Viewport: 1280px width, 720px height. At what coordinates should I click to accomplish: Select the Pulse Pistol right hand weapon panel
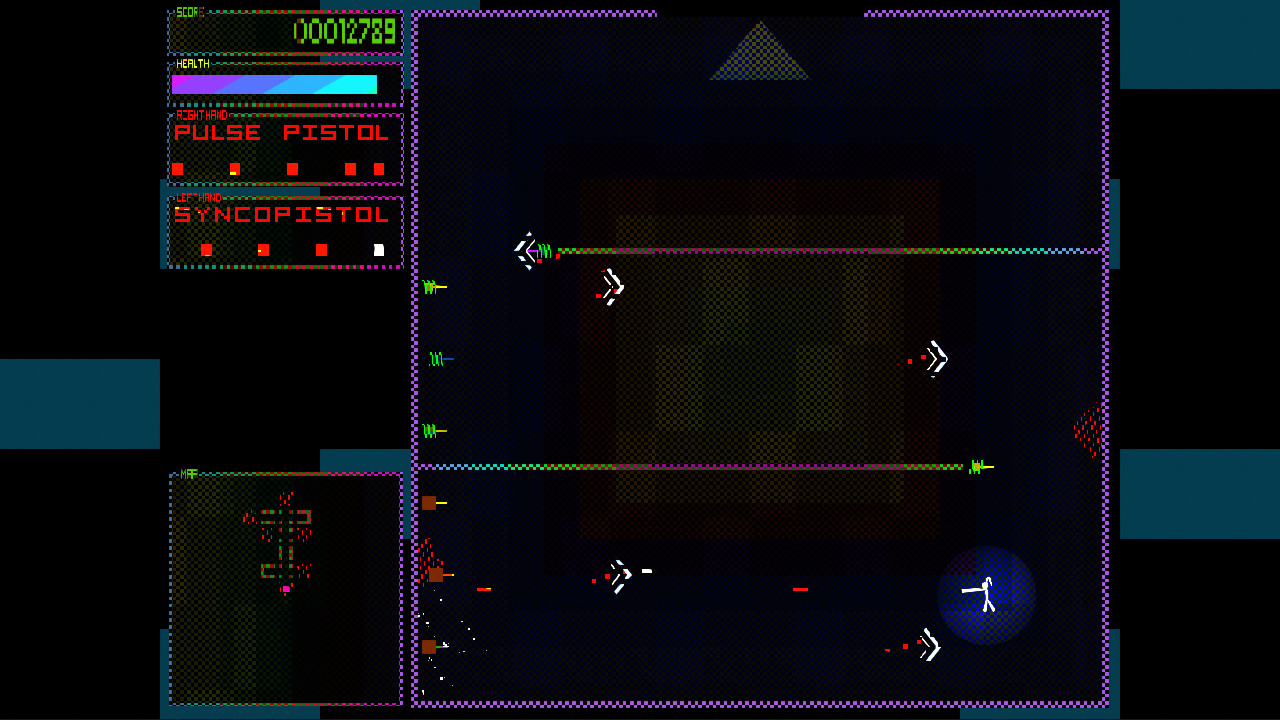coord(285,148)
